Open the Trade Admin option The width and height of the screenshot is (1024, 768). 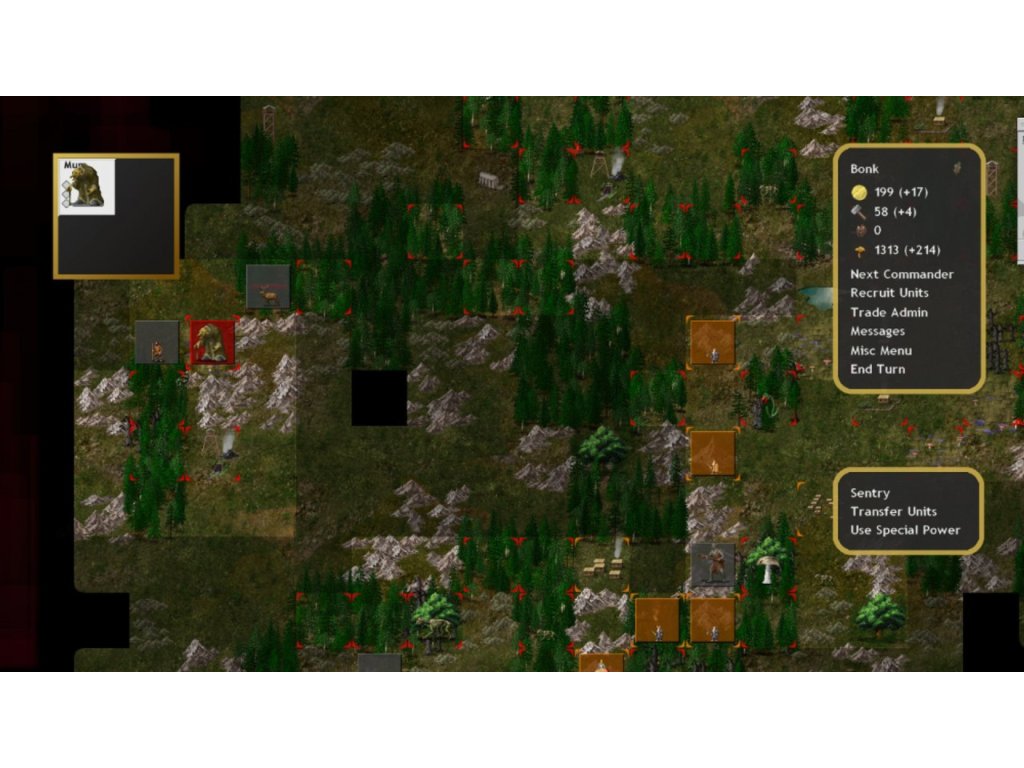click(889, 312)
